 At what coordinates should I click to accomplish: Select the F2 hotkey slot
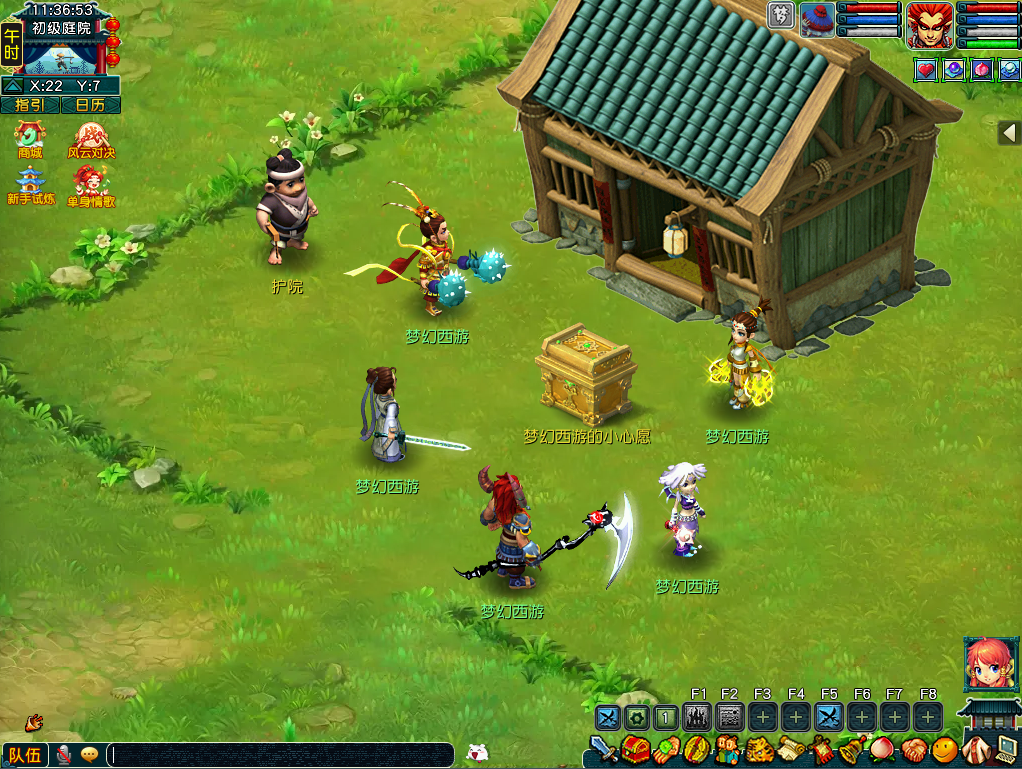pos(730,717)
